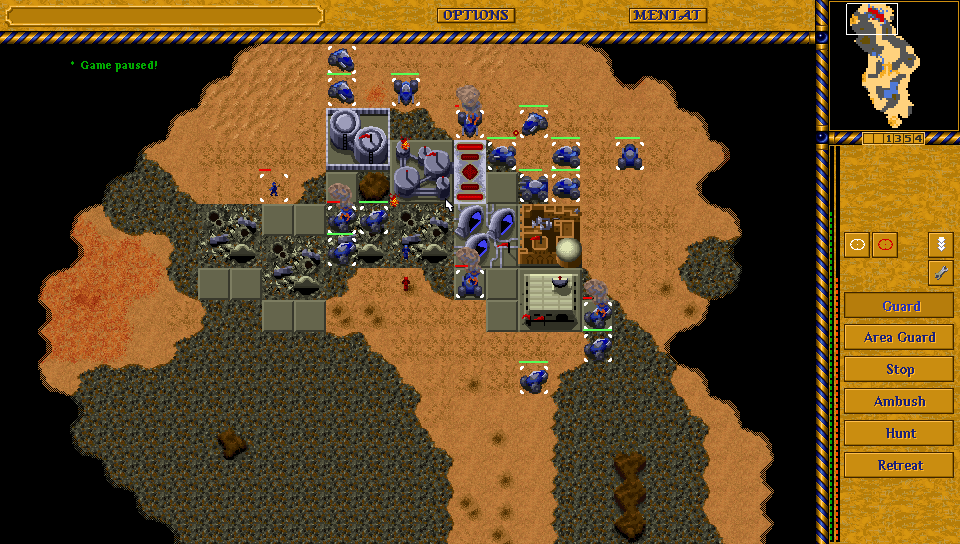Image resolution: width=960 pixels, height=544 pixels.
Task: Click the downward chevrons icon
Action: [x=940, y=245]
